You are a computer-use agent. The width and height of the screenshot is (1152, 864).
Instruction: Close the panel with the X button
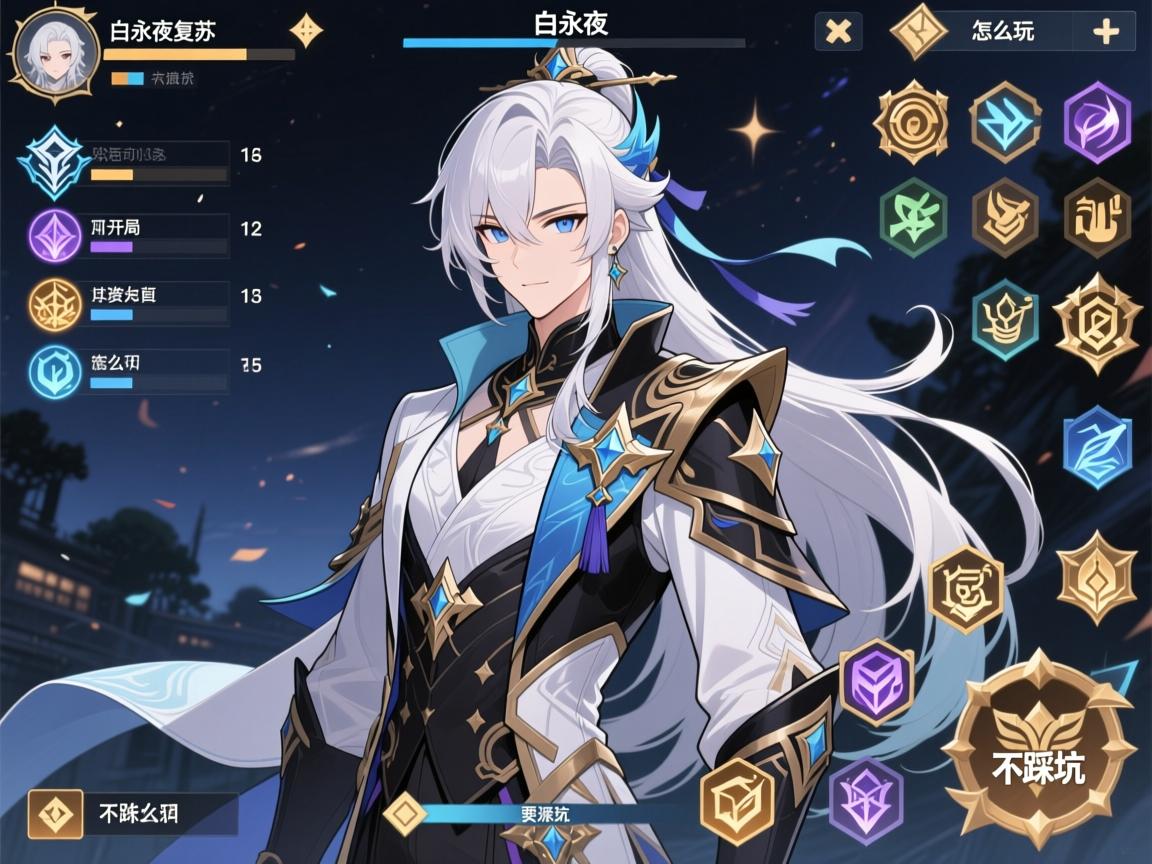coord(838,32)
